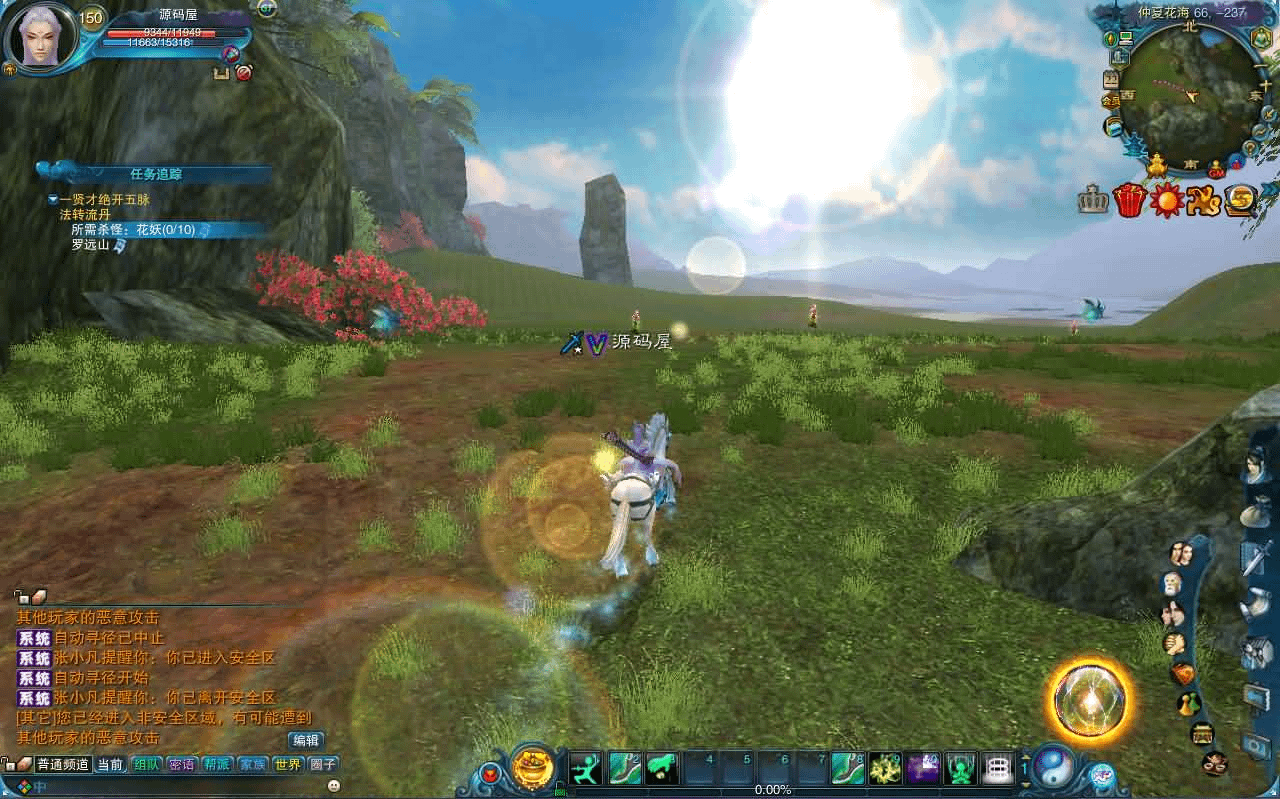Open the 帮派 guild chat tab
Screen dimensions: 1280x799
click(x=216, y=765)
